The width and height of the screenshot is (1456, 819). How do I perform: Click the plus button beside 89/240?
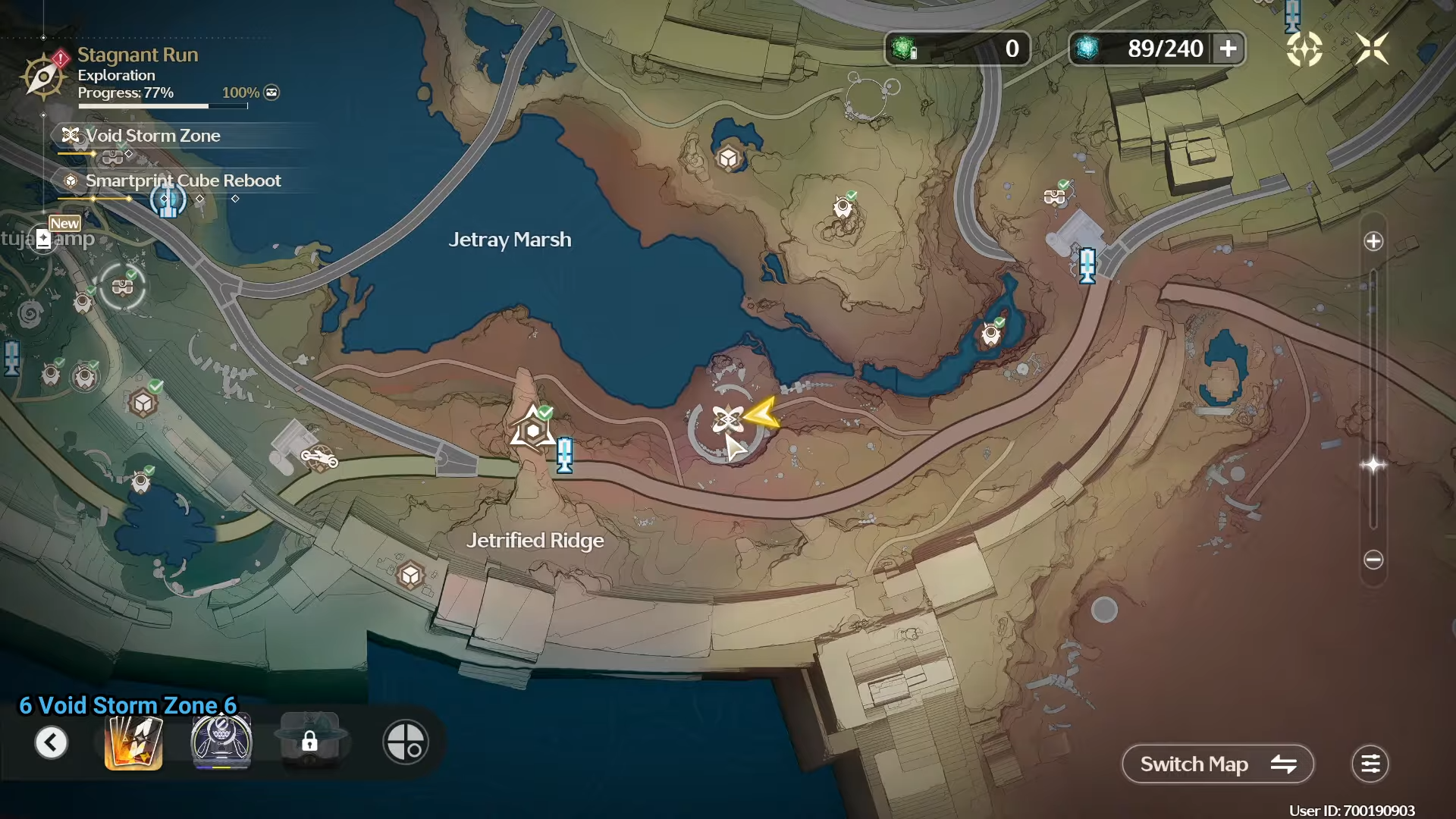tap(1228, 49)
